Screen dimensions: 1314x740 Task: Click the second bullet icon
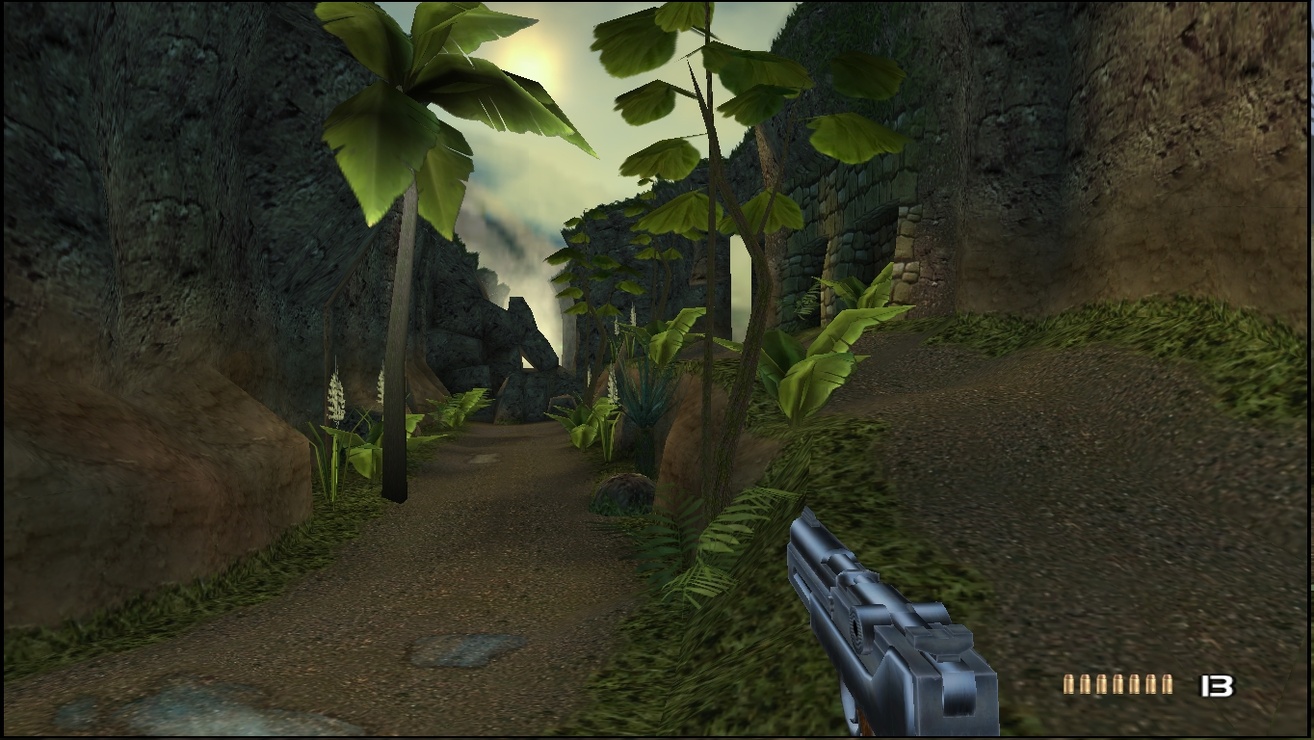tap(1086, 684)
